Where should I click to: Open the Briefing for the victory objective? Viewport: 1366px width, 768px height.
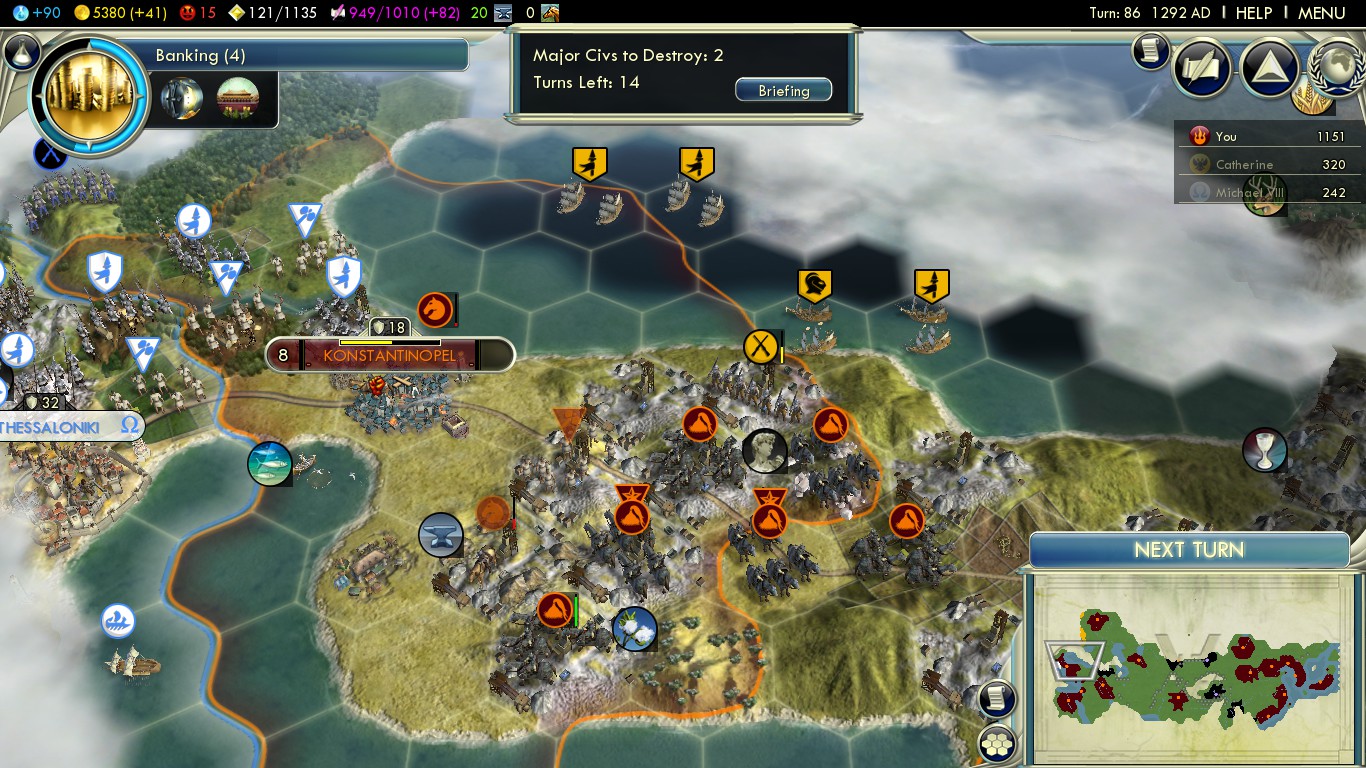[783, 89]
